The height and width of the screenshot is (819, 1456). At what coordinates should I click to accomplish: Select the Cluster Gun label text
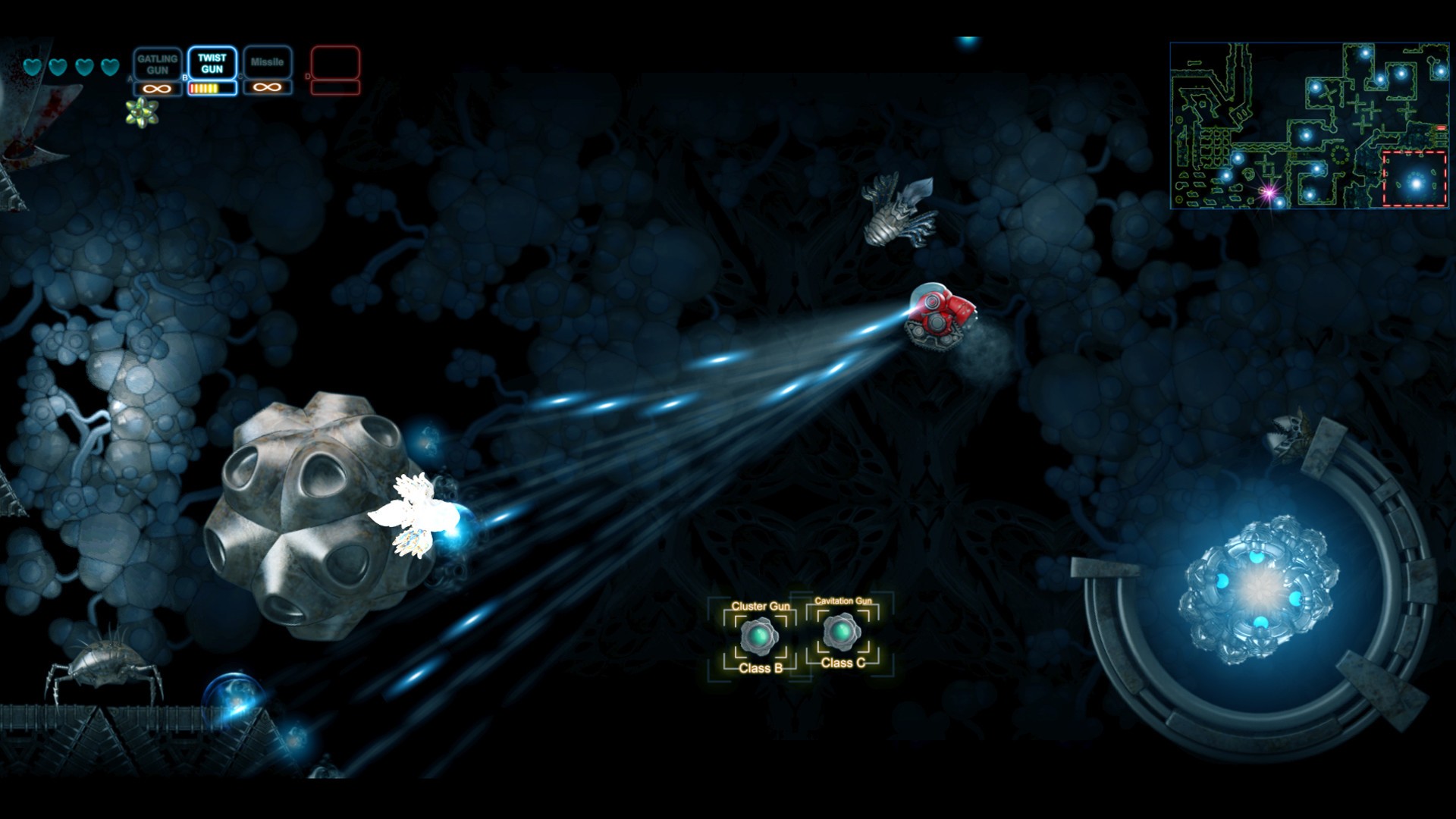point(761,607)
